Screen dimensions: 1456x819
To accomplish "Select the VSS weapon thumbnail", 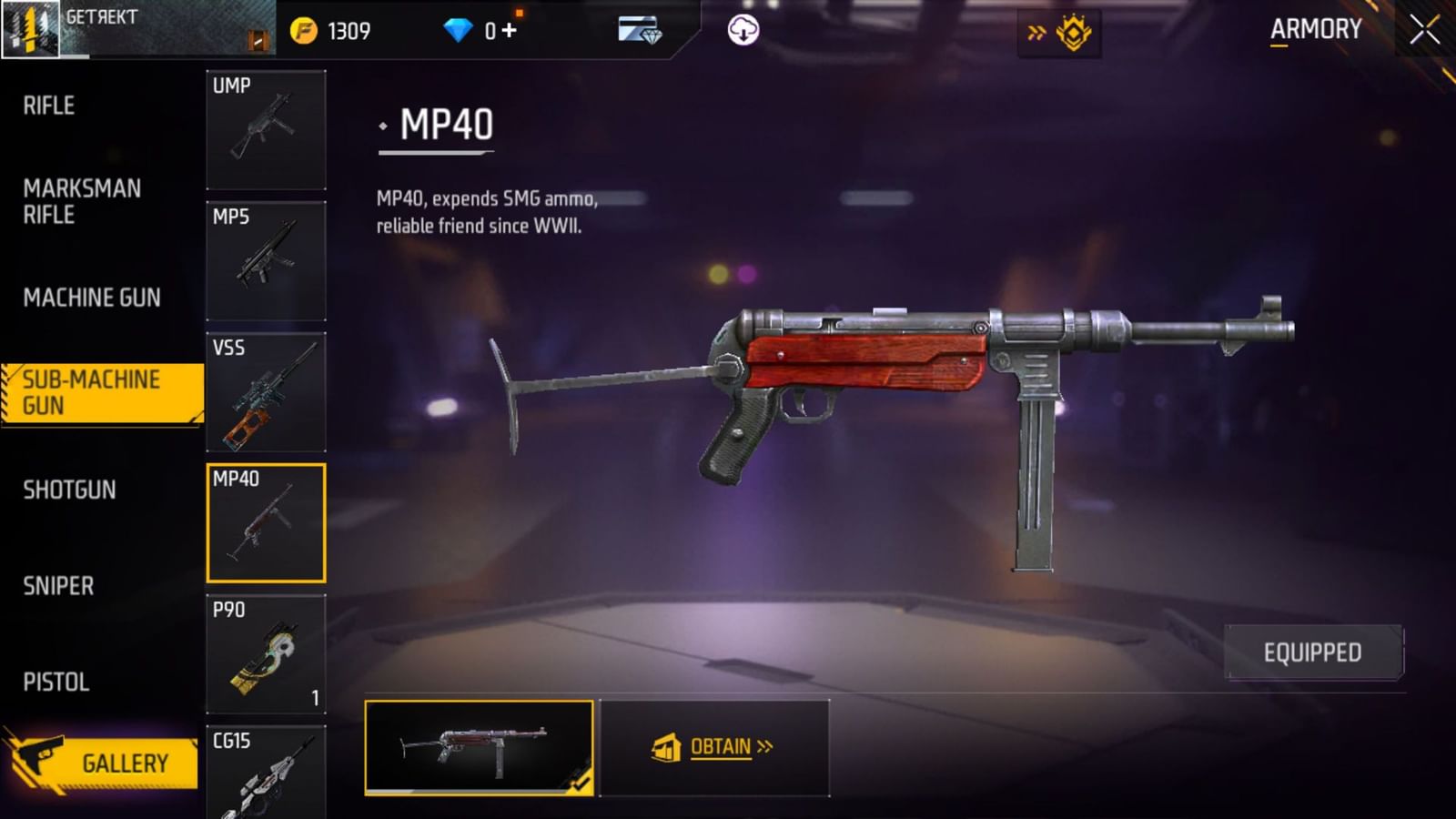I will point(266,391).
